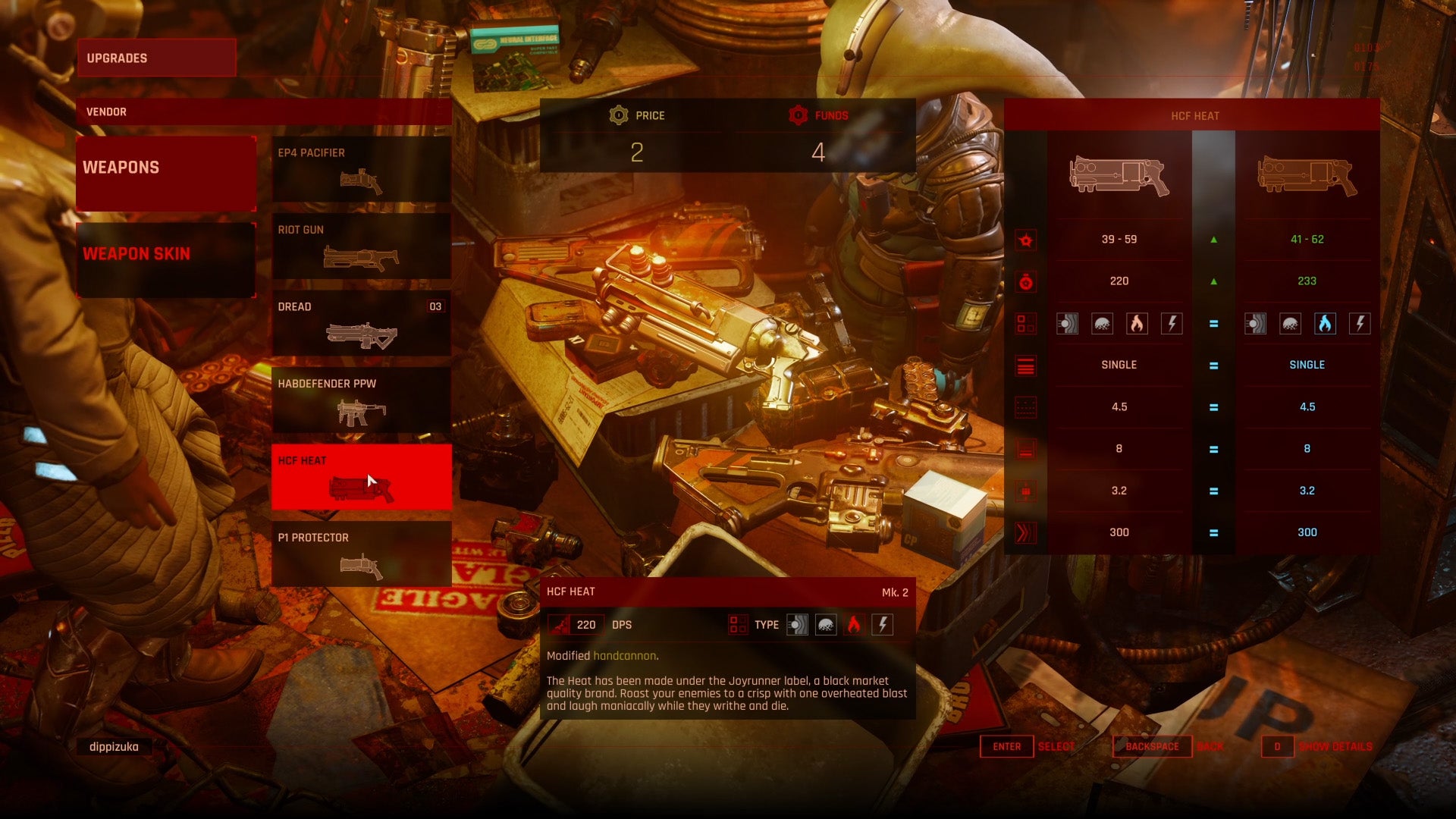The width and height of the screenshot is (1456, 819).
Task: Select the fire rate stopwatch icon
Action: click(1025, 281)
